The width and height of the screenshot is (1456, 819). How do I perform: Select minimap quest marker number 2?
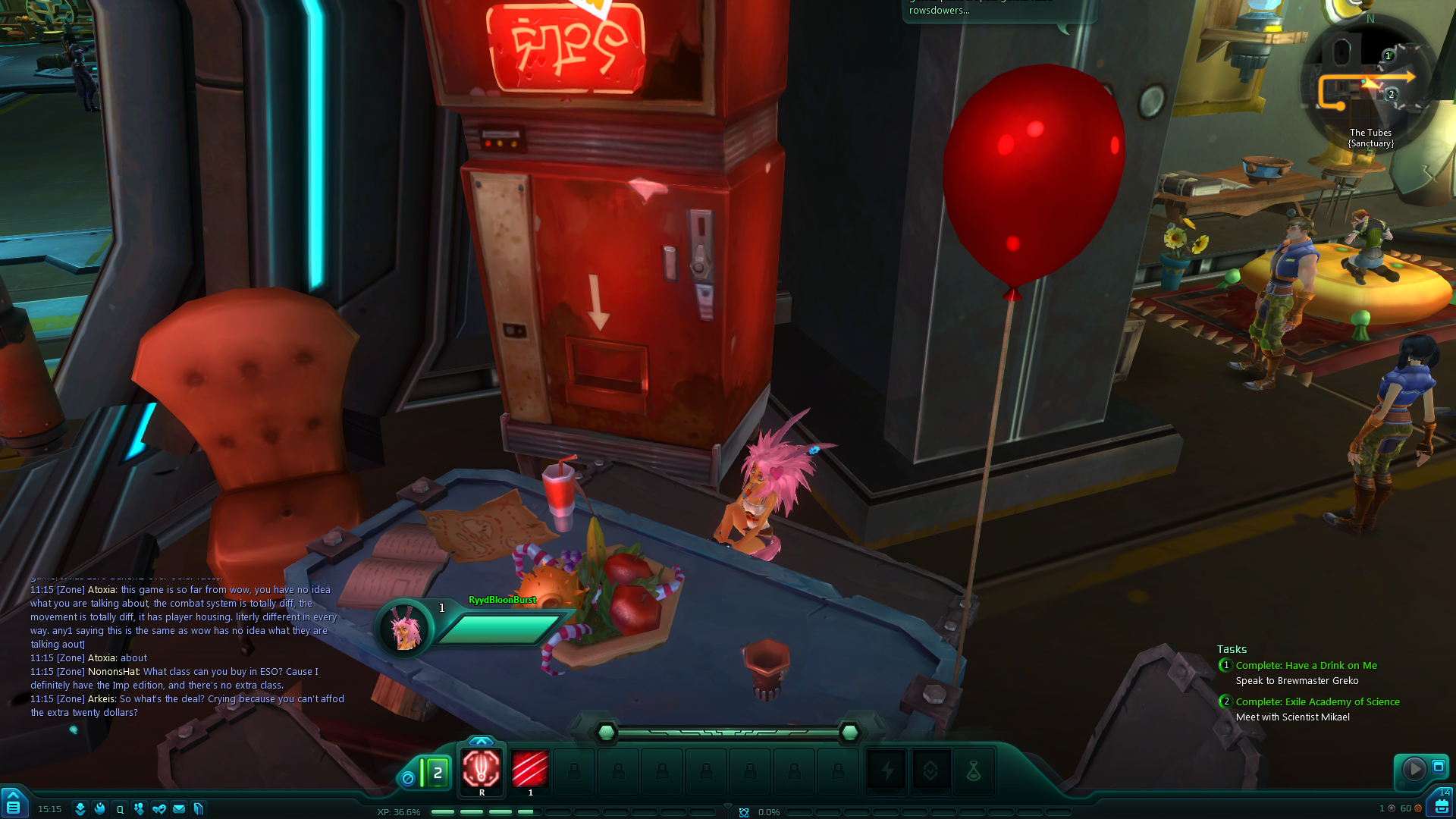tap(1391, 95)
